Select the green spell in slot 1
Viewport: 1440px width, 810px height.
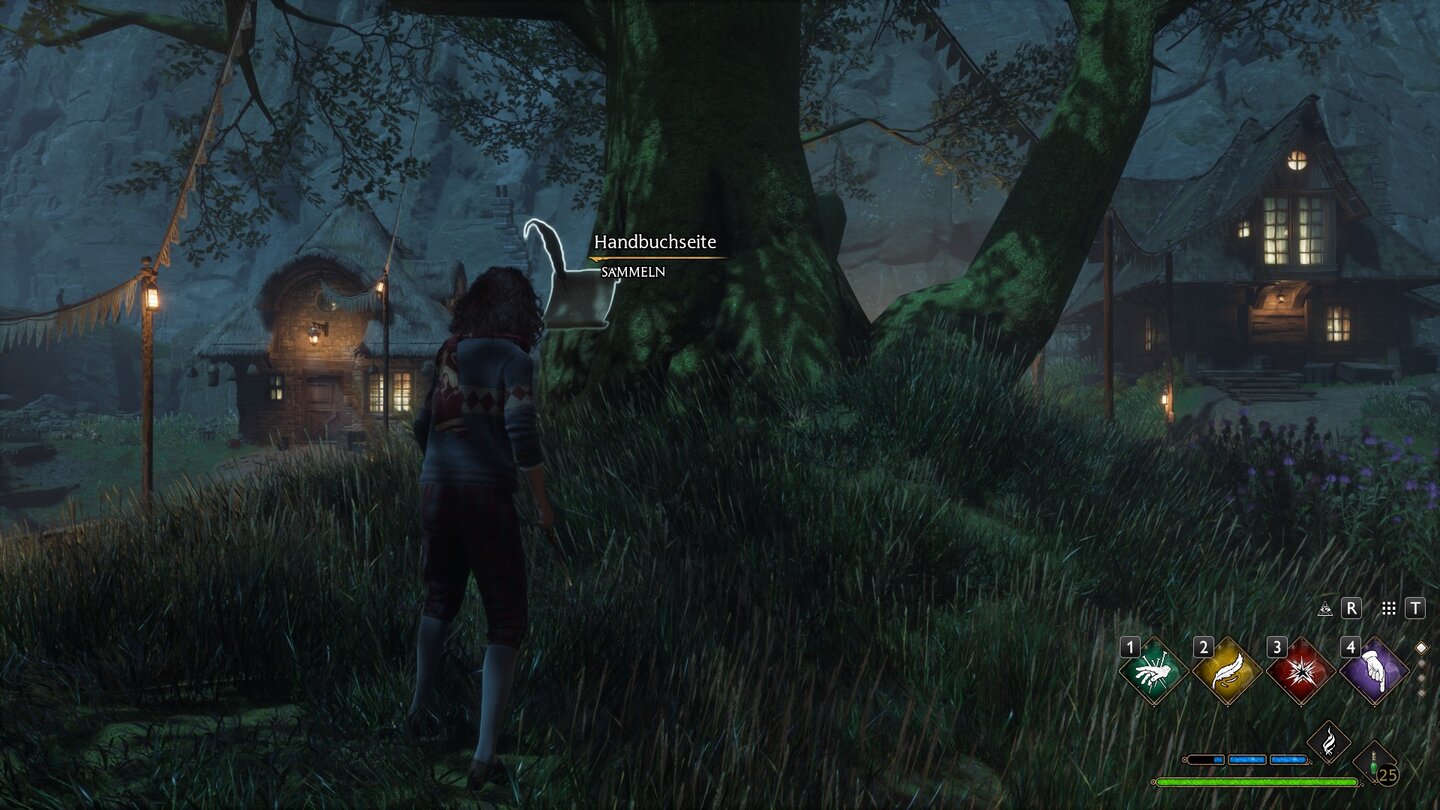1152,670
